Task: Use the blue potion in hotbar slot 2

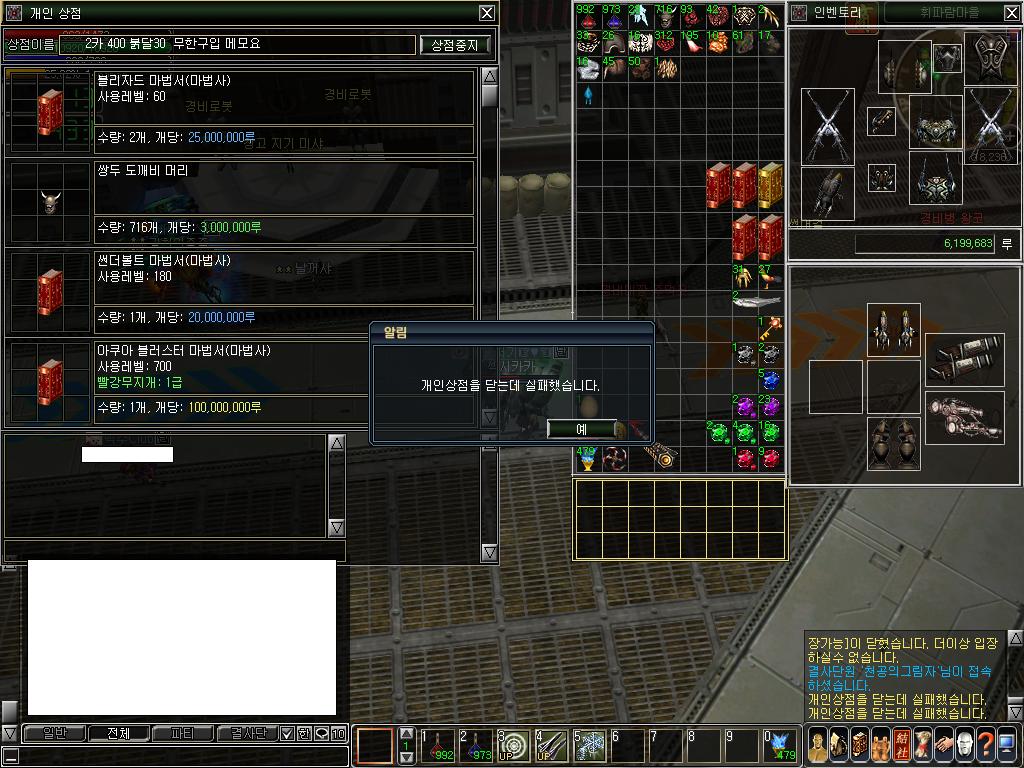Action: pos(477,746)
